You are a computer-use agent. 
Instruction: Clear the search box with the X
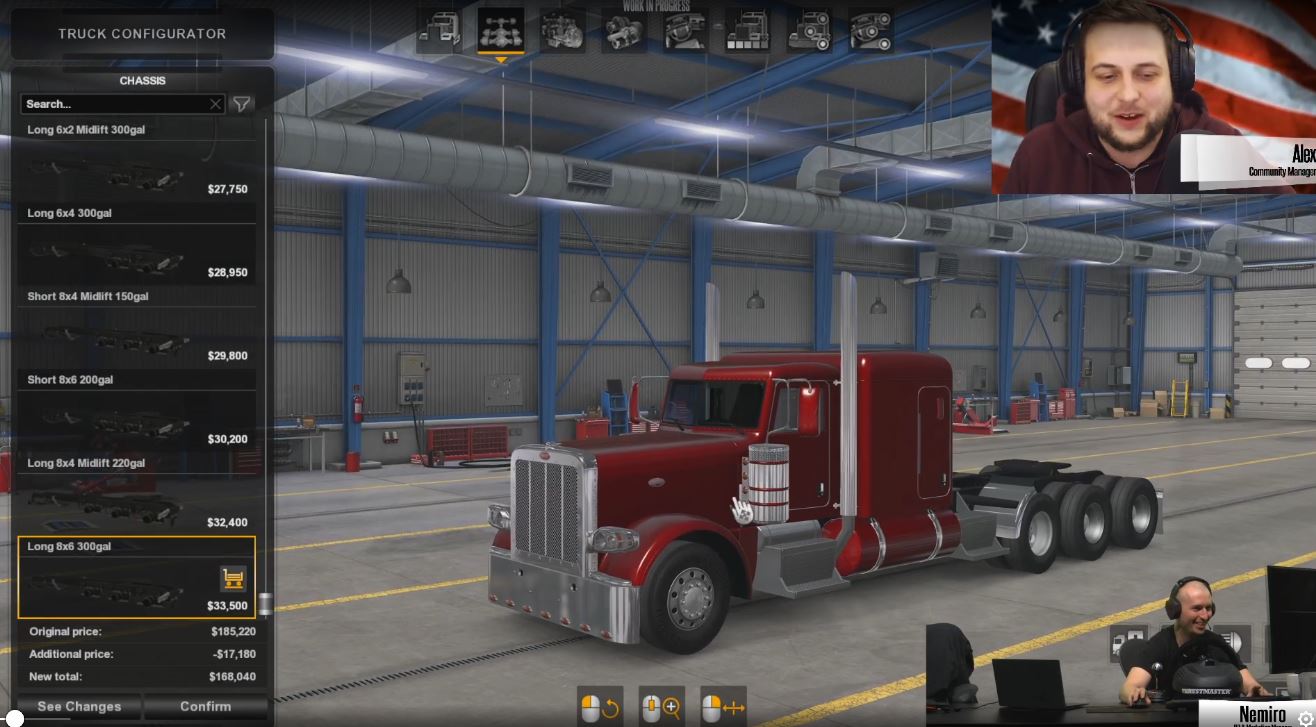[x=215, y=104]
